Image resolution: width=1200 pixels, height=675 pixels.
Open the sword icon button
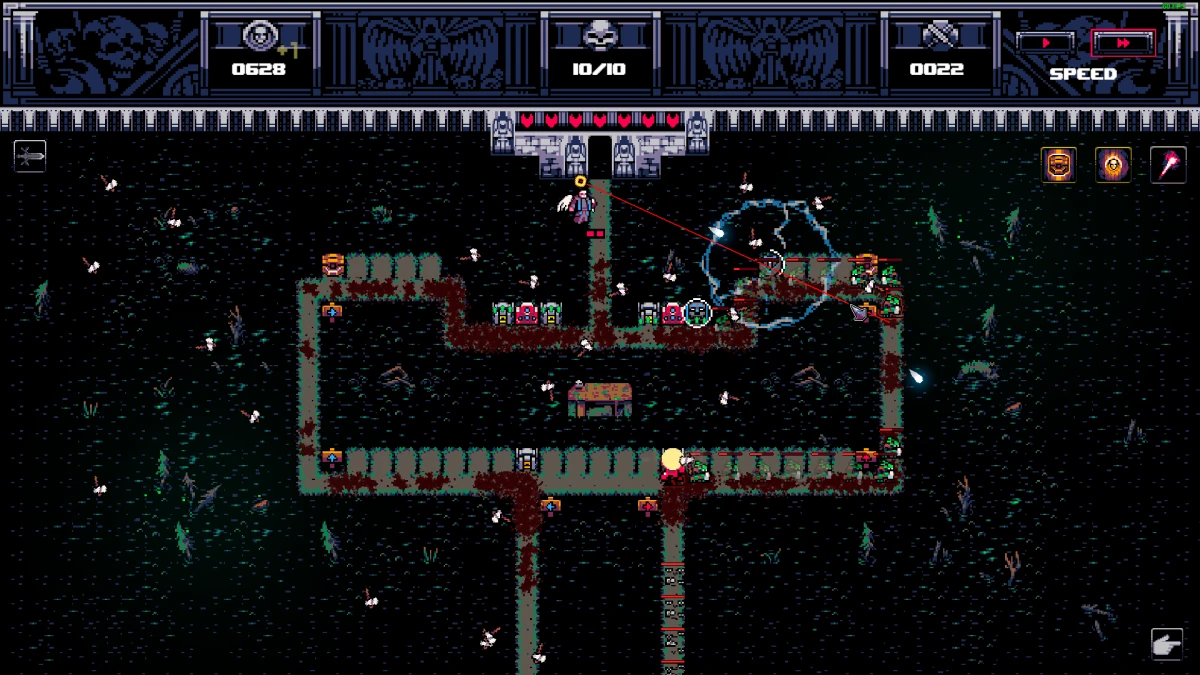[30, 156]
